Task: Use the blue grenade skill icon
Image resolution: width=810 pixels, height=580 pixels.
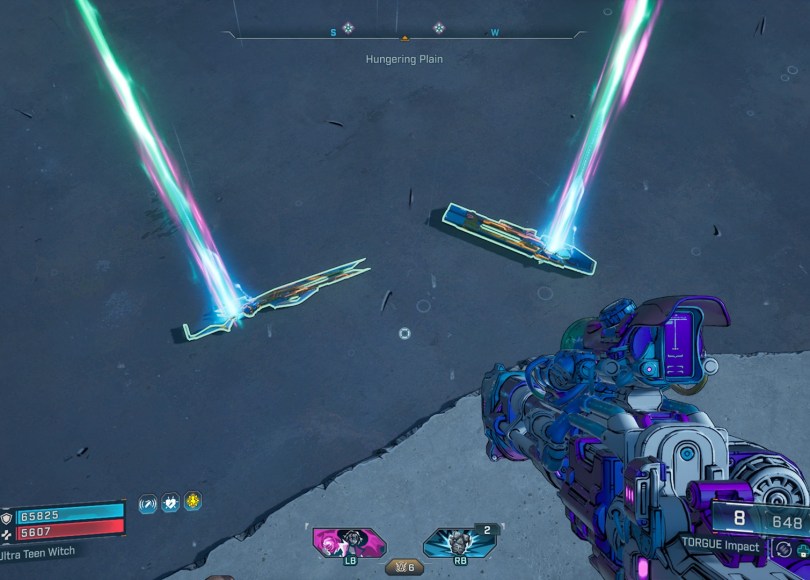Action: pyautogui.click(x=458, y=543)
